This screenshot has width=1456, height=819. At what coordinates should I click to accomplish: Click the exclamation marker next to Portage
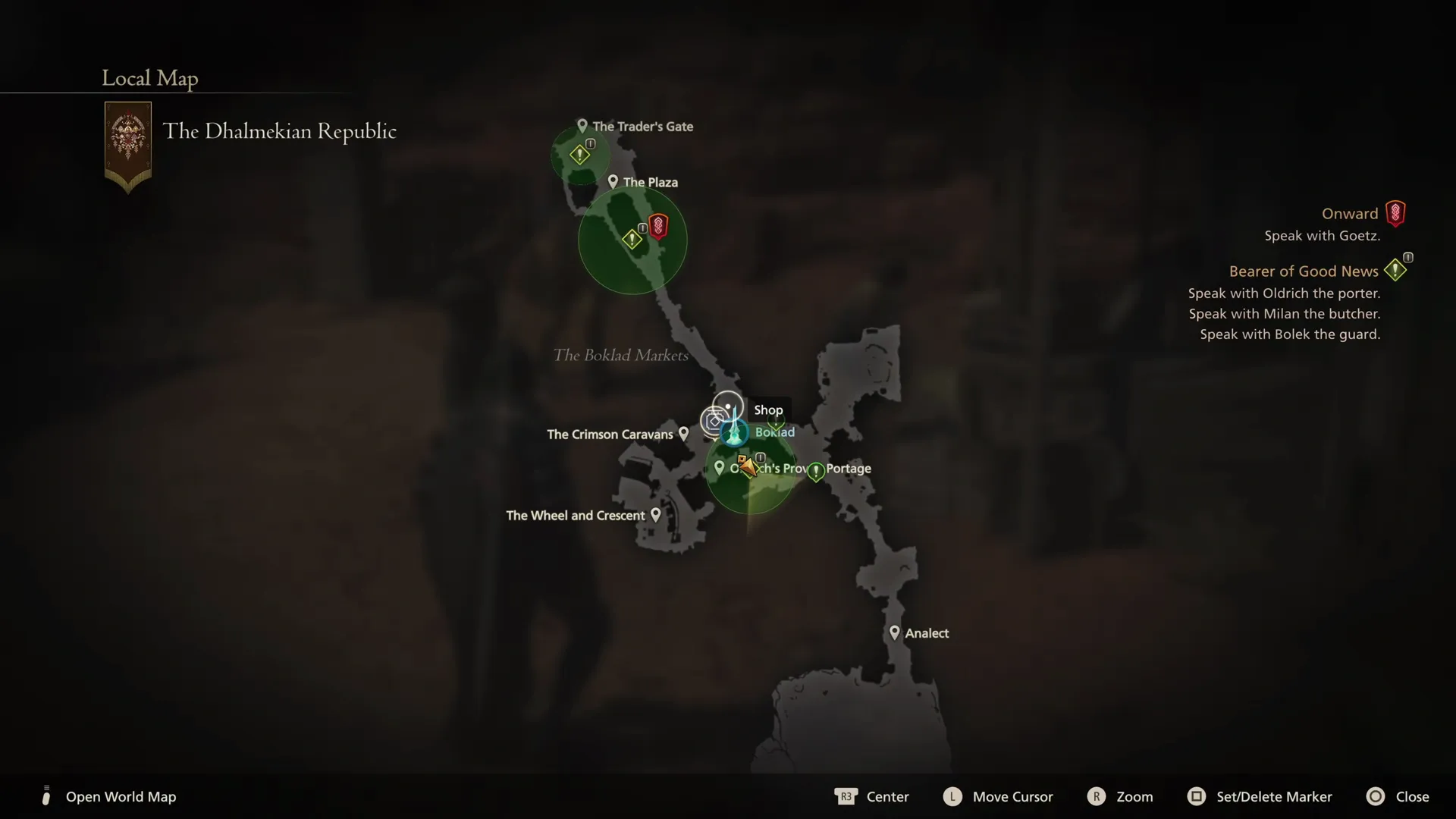point(816,471)
